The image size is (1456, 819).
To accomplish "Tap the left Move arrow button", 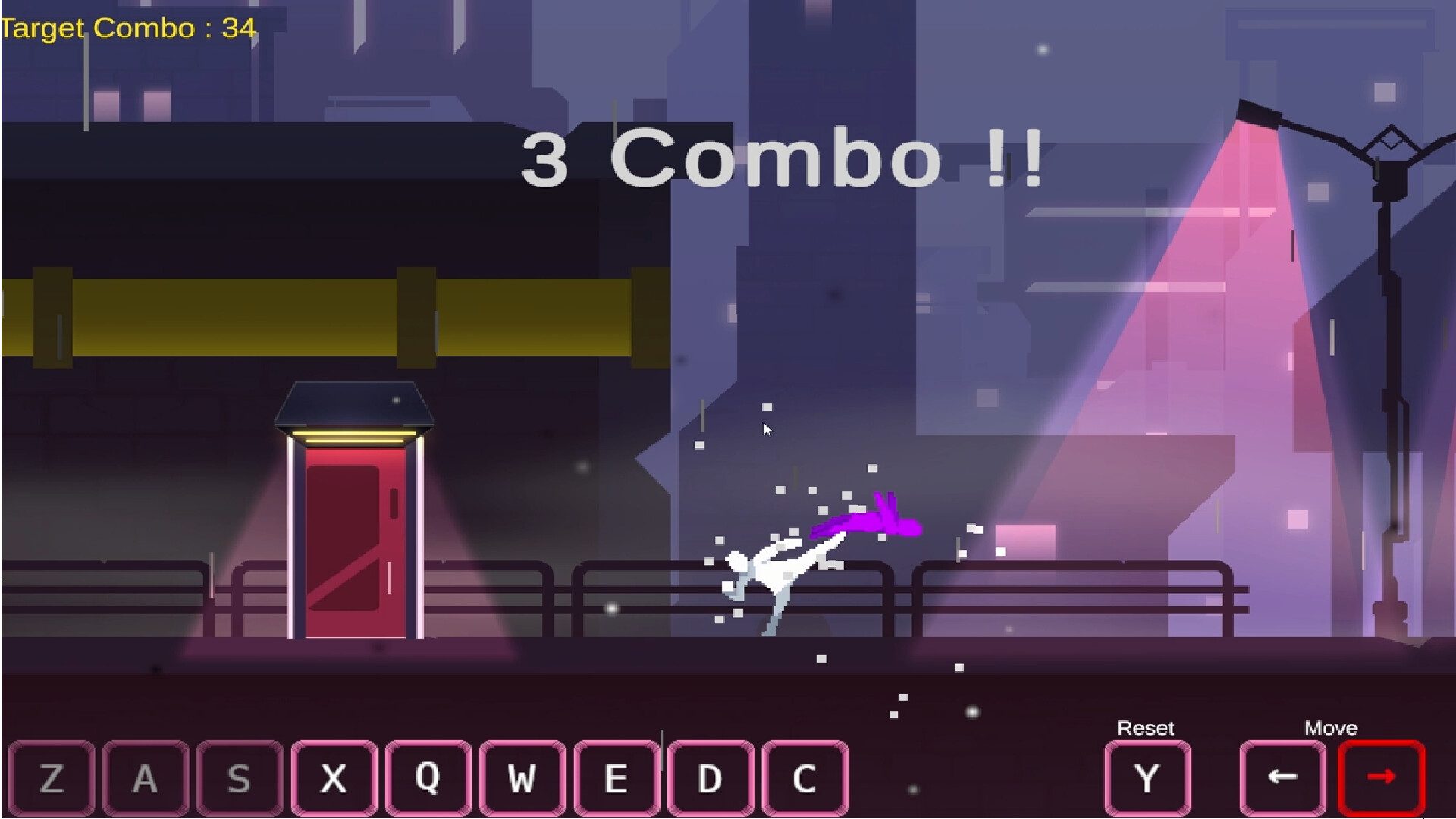I will point(1282,775).
